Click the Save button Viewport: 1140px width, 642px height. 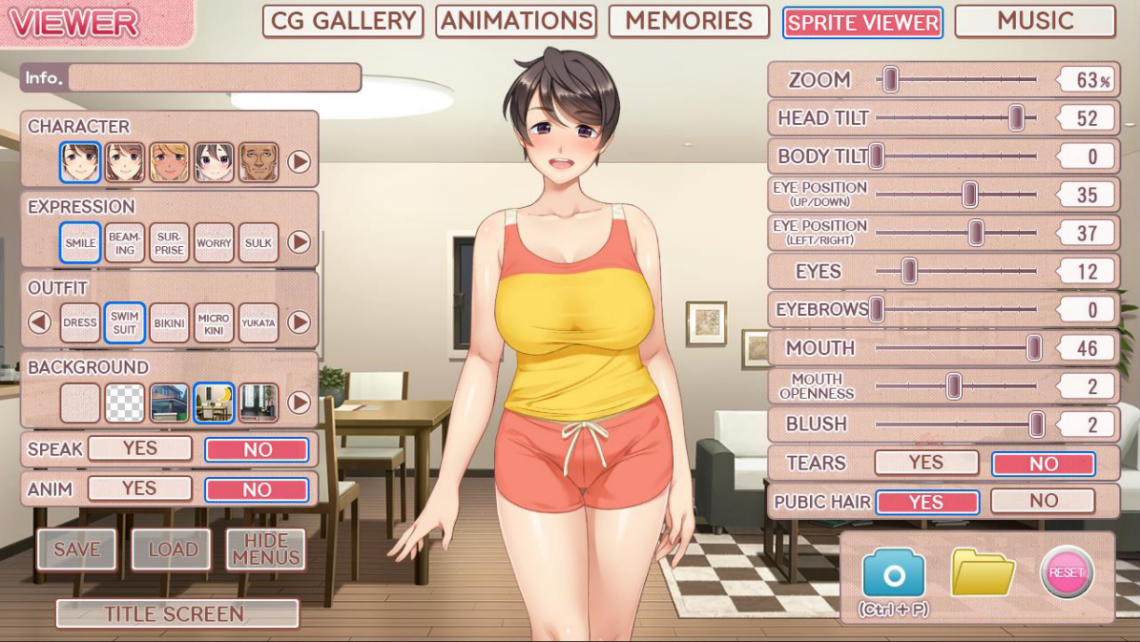pos(77,549)
